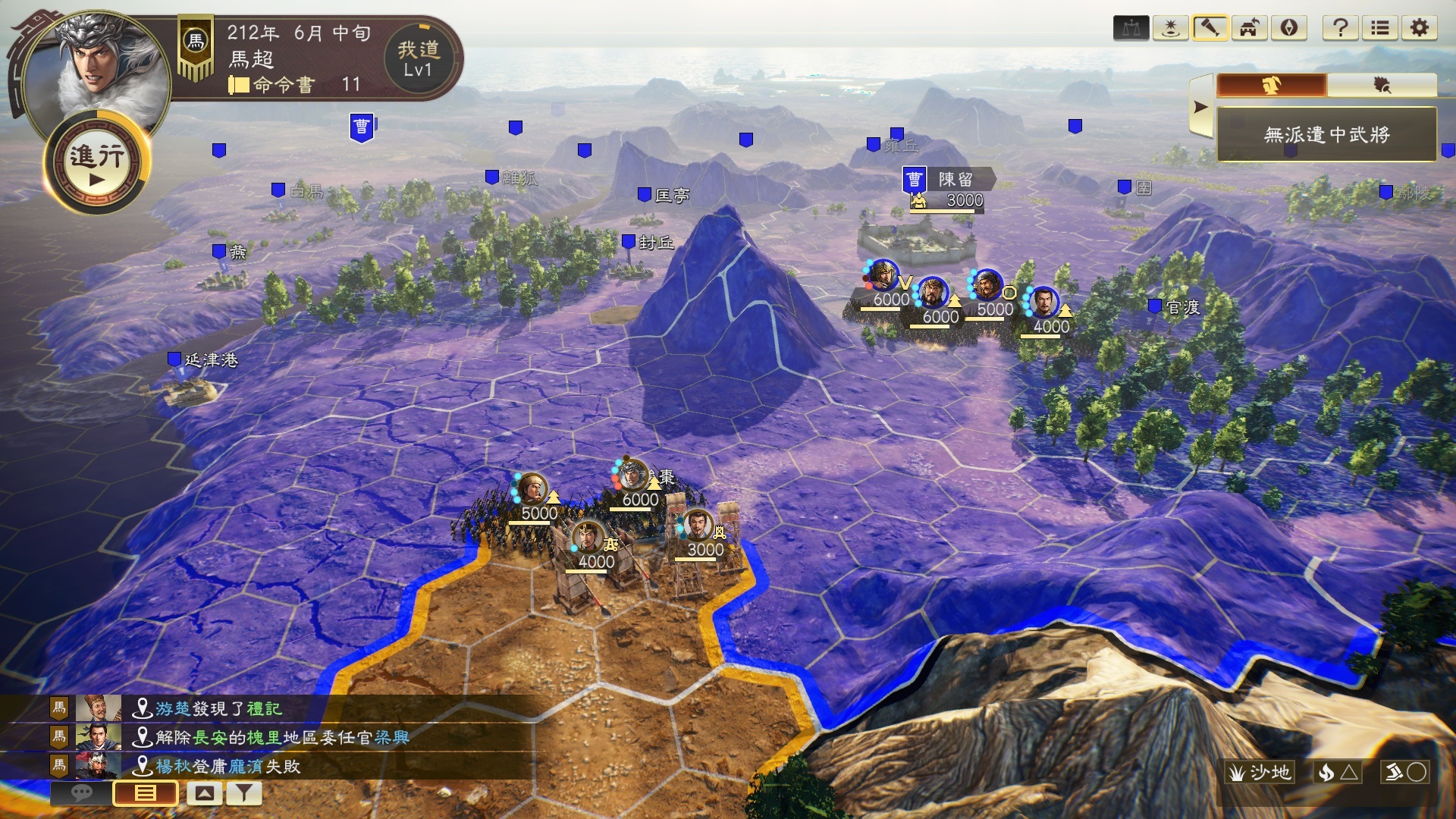This screenshot has width=1456, height=819.
Task: Open the question mark help
Action: point(1340,29)
